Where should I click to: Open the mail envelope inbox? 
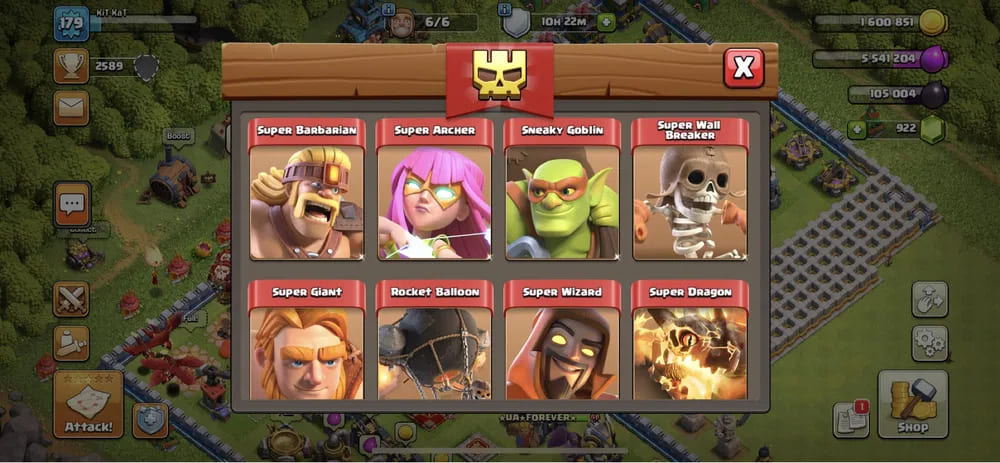pyautogui.click(x=71, y=107)
